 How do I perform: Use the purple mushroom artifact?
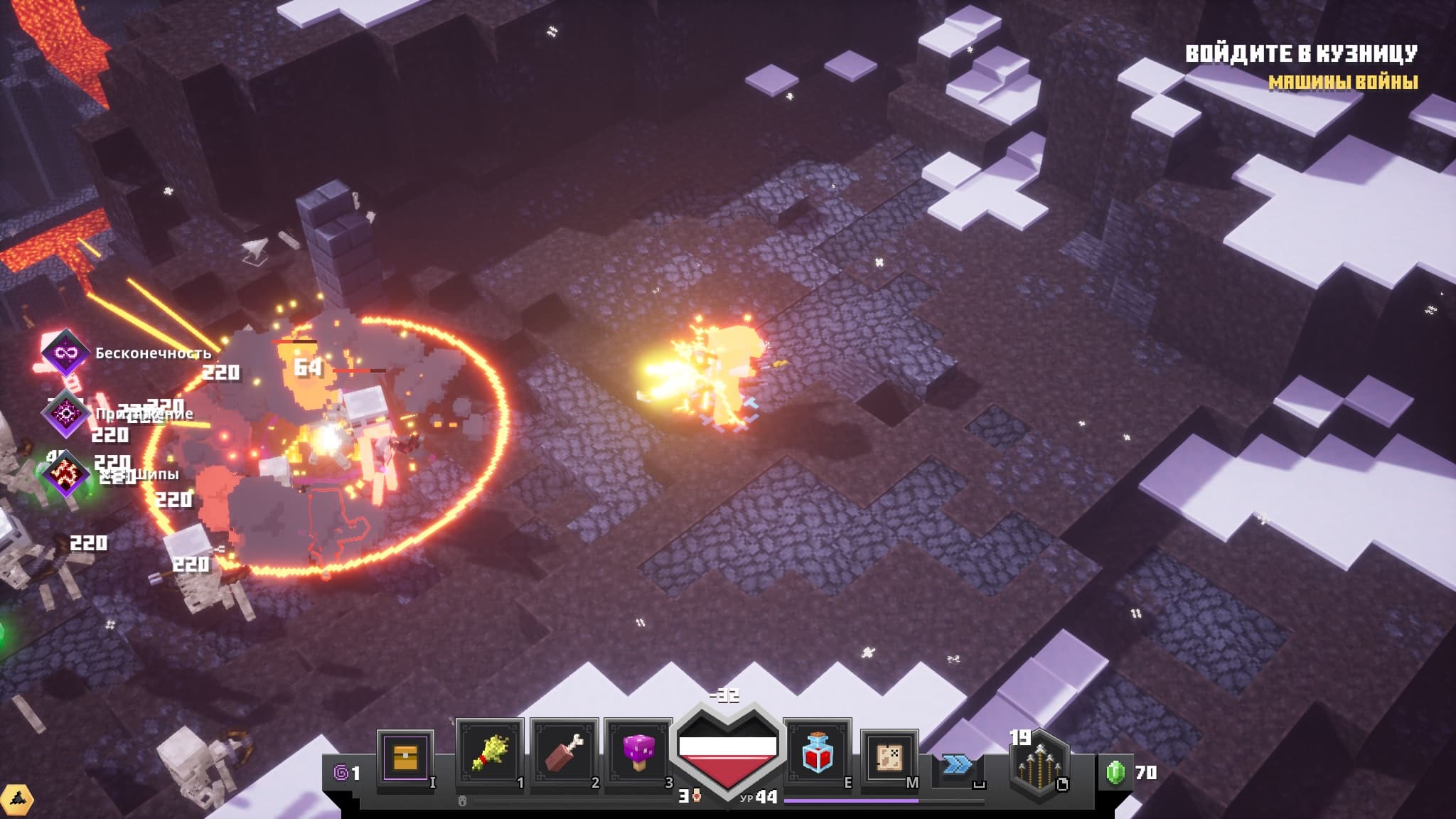point(638,754)
